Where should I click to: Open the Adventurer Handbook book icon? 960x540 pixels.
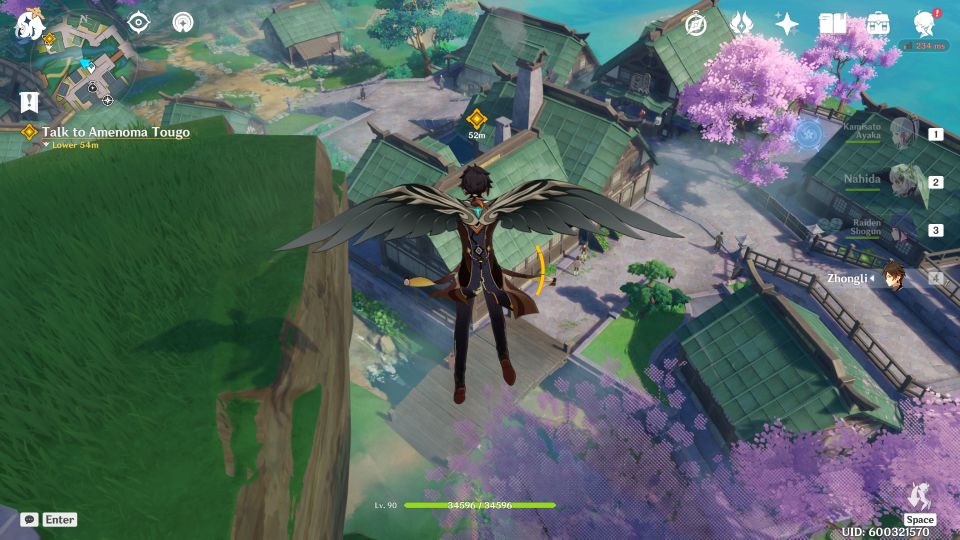click(832, 25)
